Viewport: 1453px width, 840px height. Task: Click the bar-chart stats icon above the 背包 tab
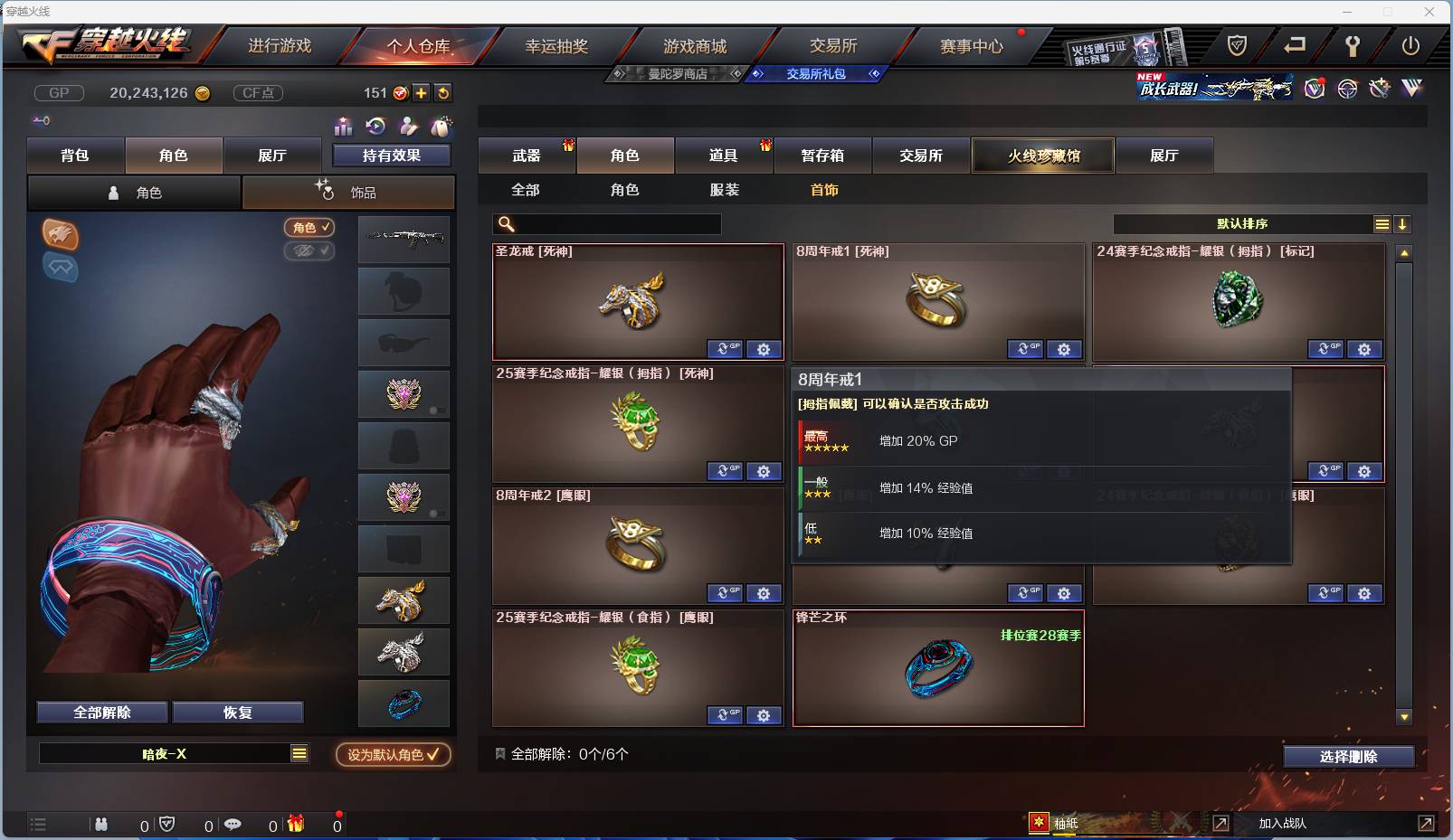point(345,127)
